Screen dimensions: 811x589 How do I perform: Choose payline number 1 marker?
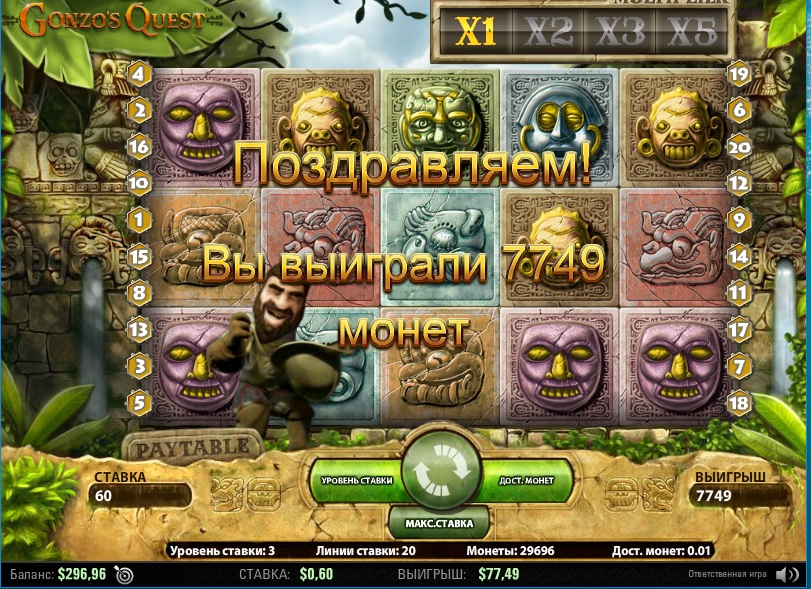[x=139, y=219]
